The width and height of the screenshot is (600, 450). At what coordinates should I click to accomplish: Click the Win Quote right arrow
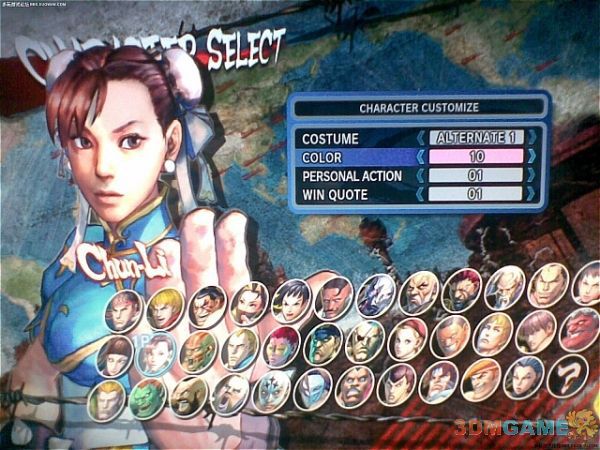(x=532, y=193)
